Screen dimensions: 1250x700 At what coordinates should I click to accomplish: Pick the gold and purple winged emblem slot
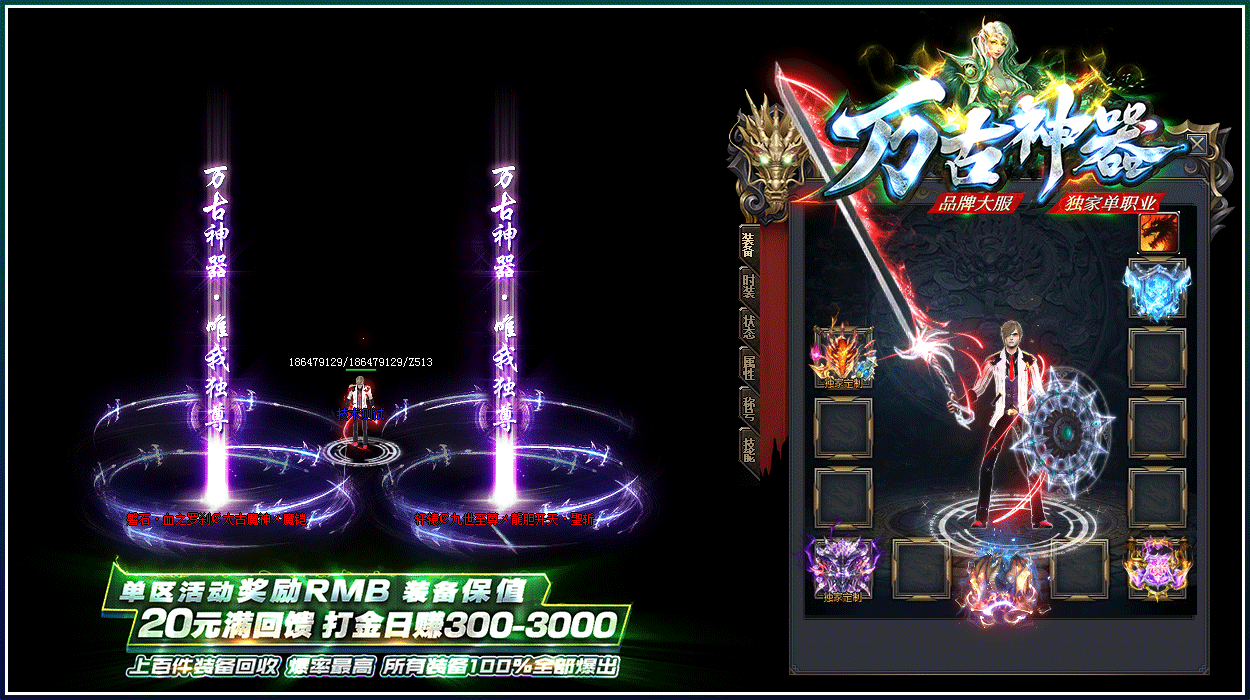coord(1157,568)
